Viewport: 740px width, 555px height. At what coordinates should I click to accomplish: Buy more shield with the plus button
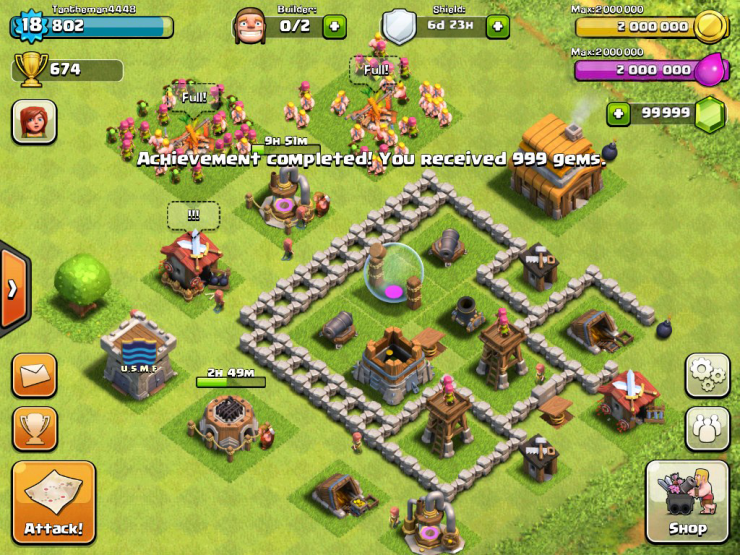point(497,27)
